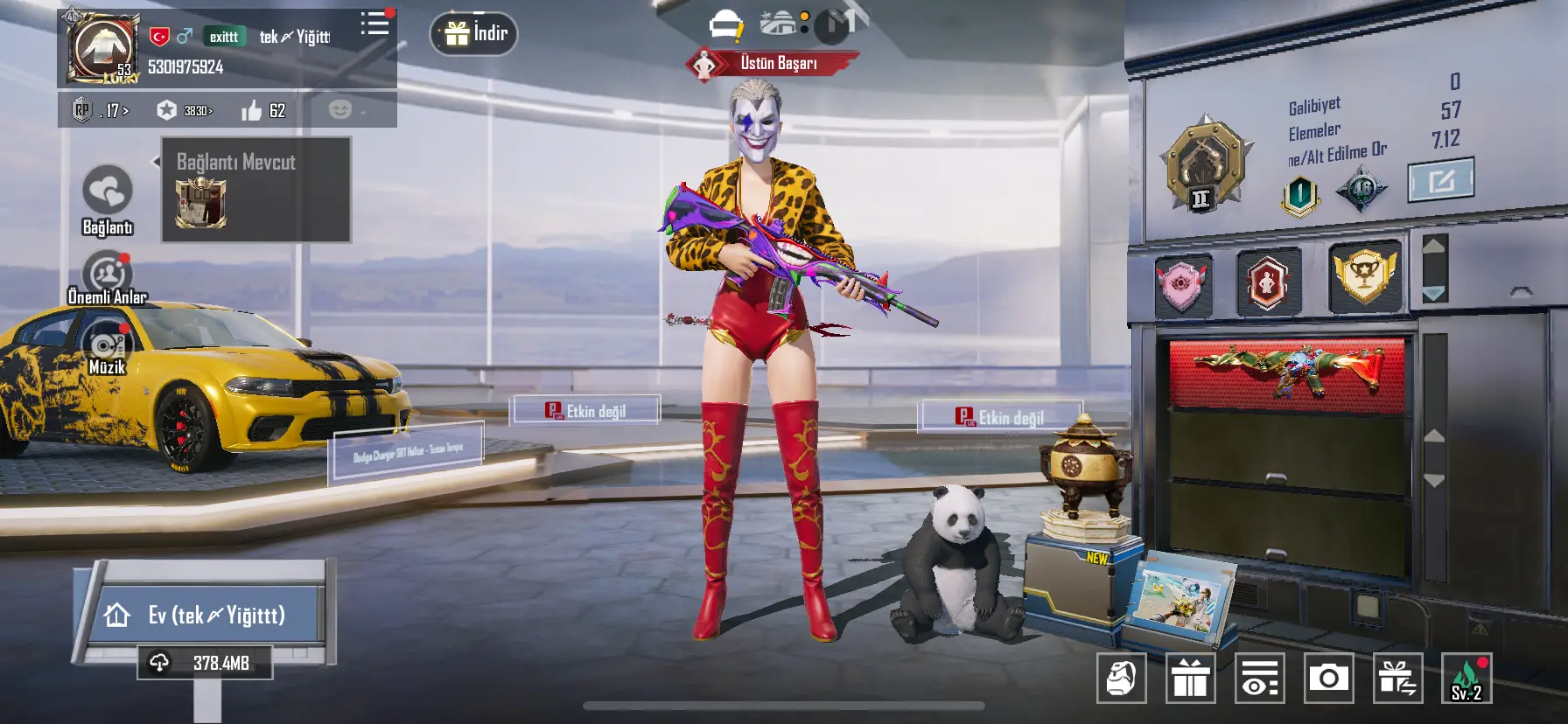Open the backpack inventory icon

pos(1121,678)
